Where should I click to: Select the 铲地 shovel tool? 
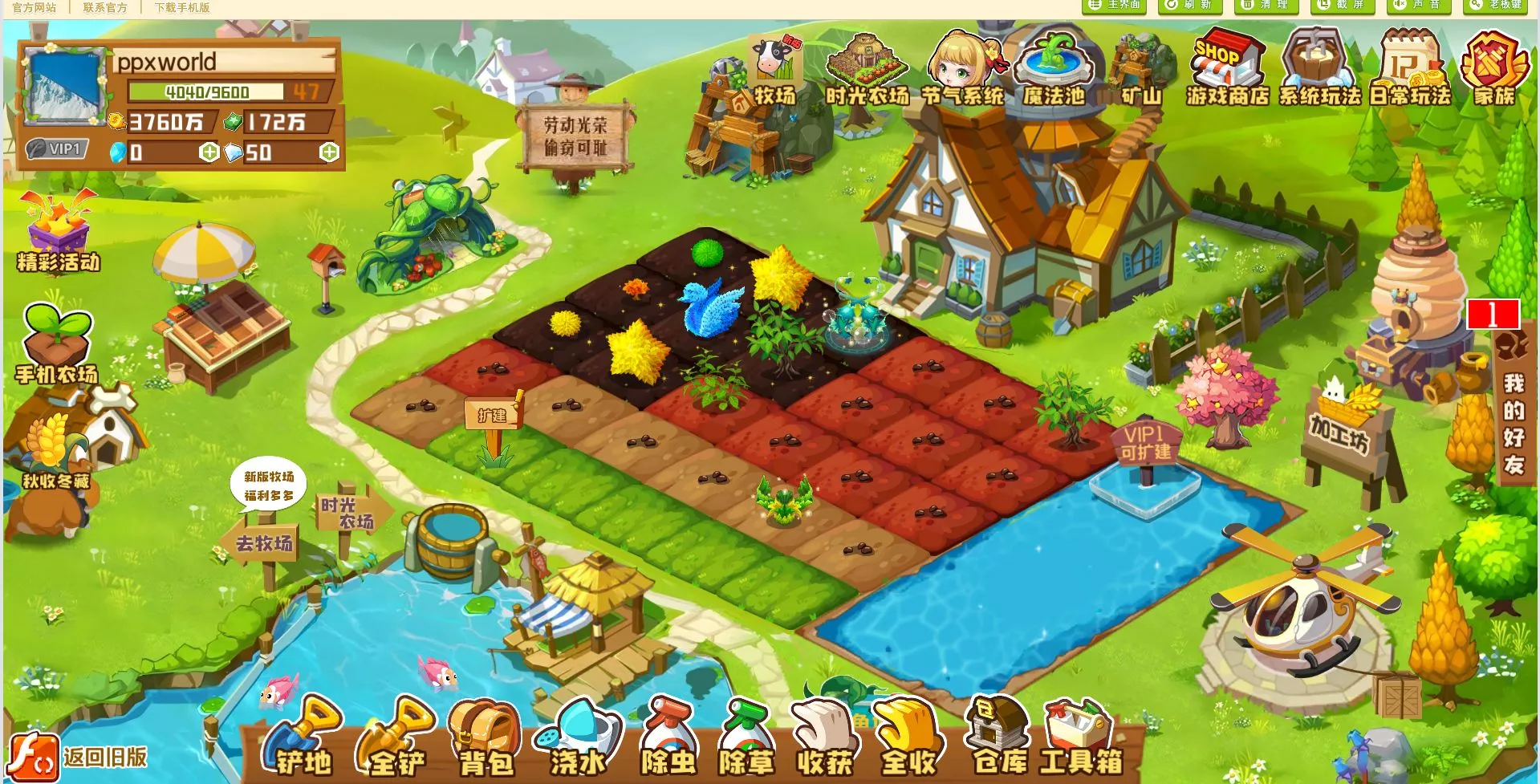(300, 738)
